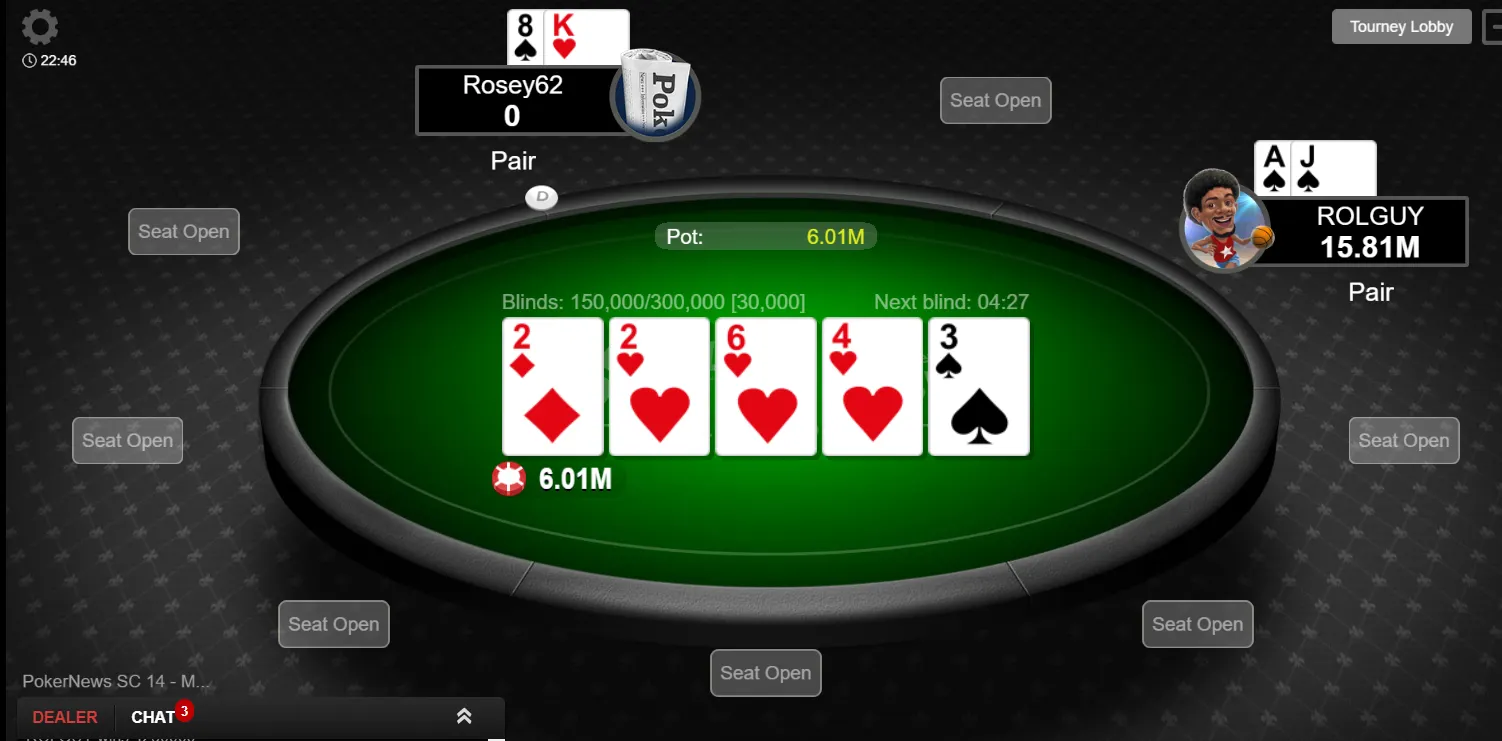Switch to the DEALER tab
Image resolution: width=1502 pixels, height=741 pixels.
tap(65, 717)
